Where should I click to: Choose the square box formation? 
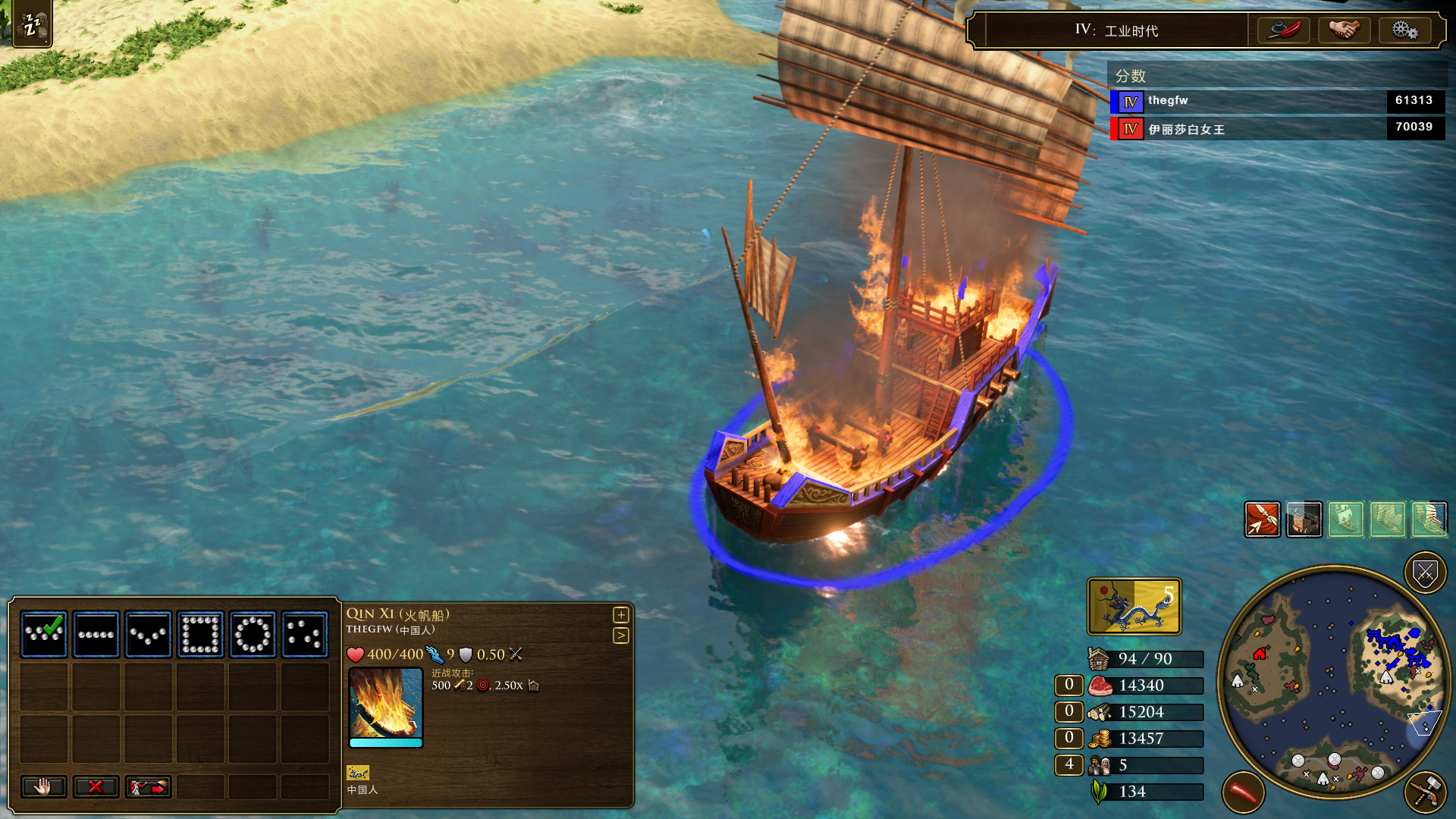(201, 634)
